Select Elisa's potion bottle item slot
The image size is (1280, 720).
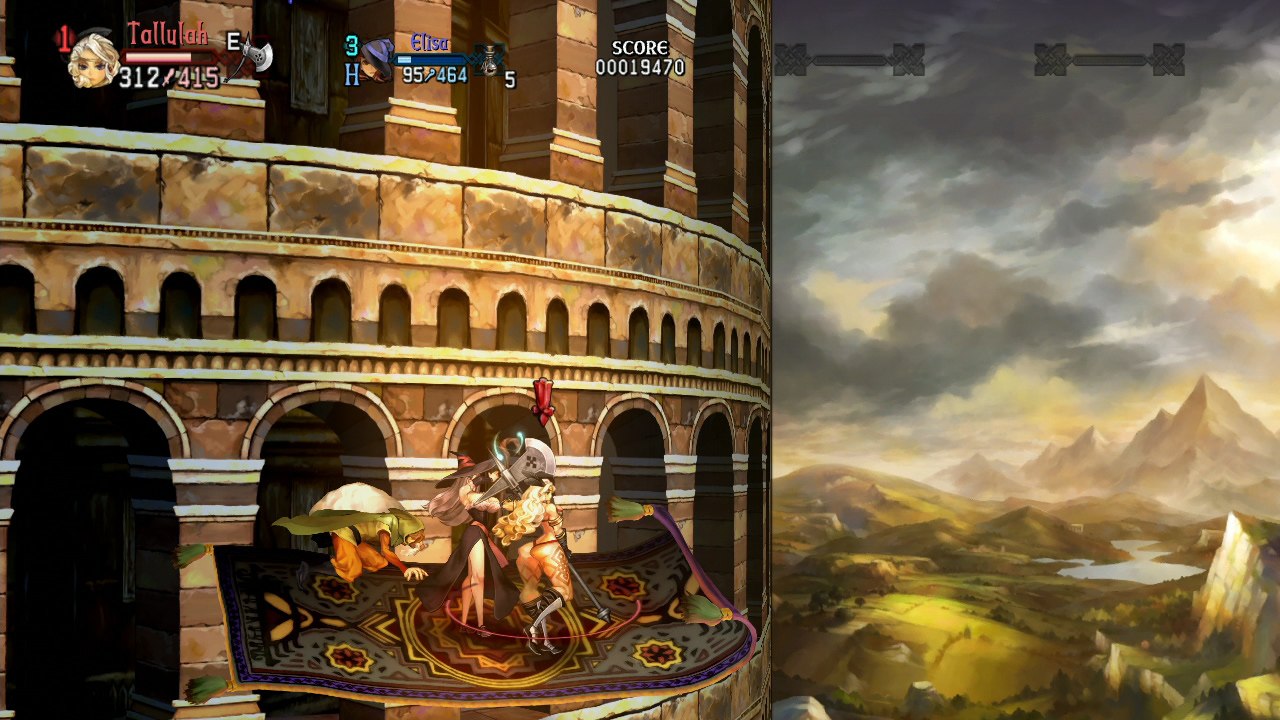(488, 59)
